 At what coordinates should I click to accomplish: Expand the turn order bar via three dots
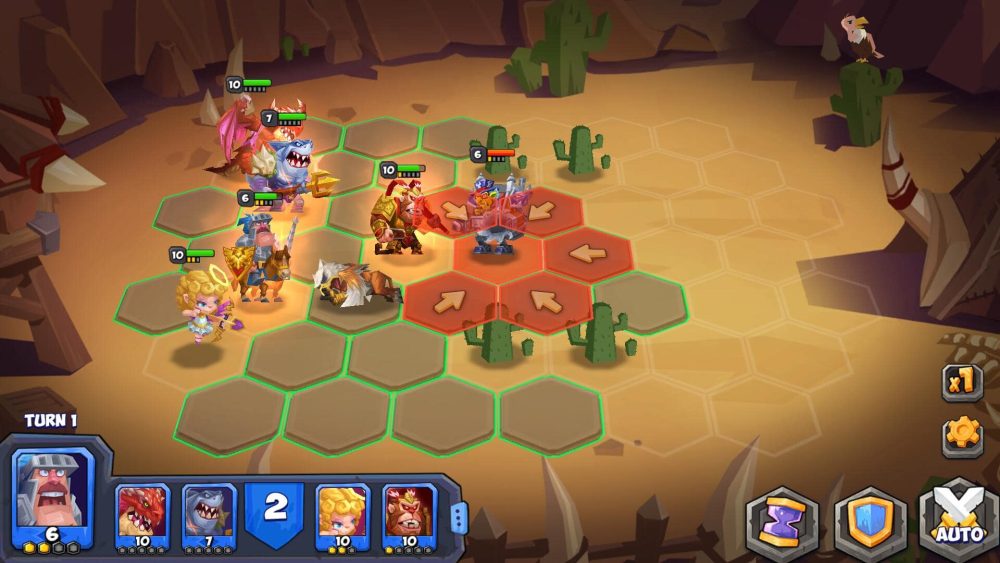(459, 517)
